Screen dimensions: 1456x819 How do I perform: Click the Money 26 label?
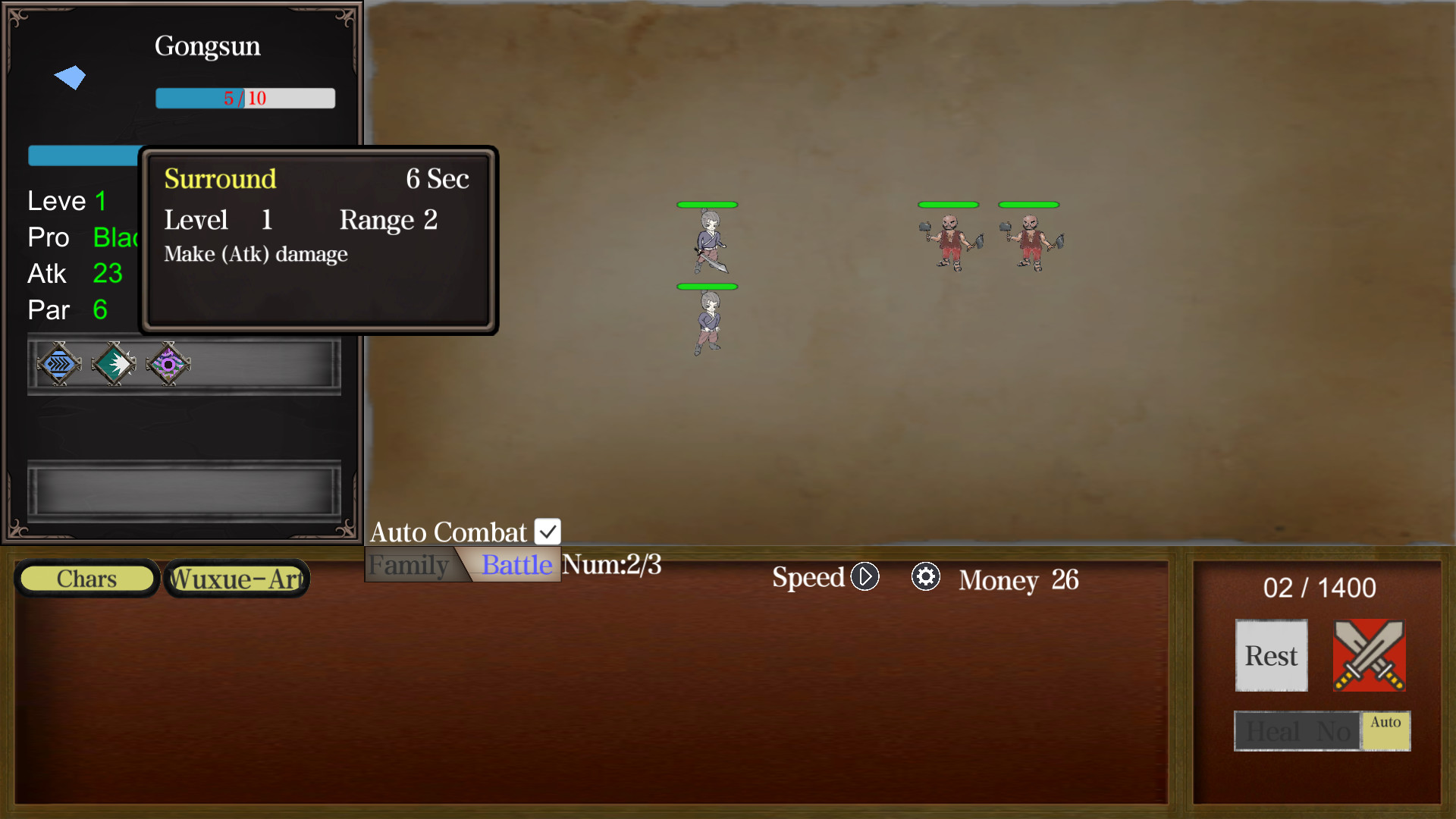coord(1018,580)
